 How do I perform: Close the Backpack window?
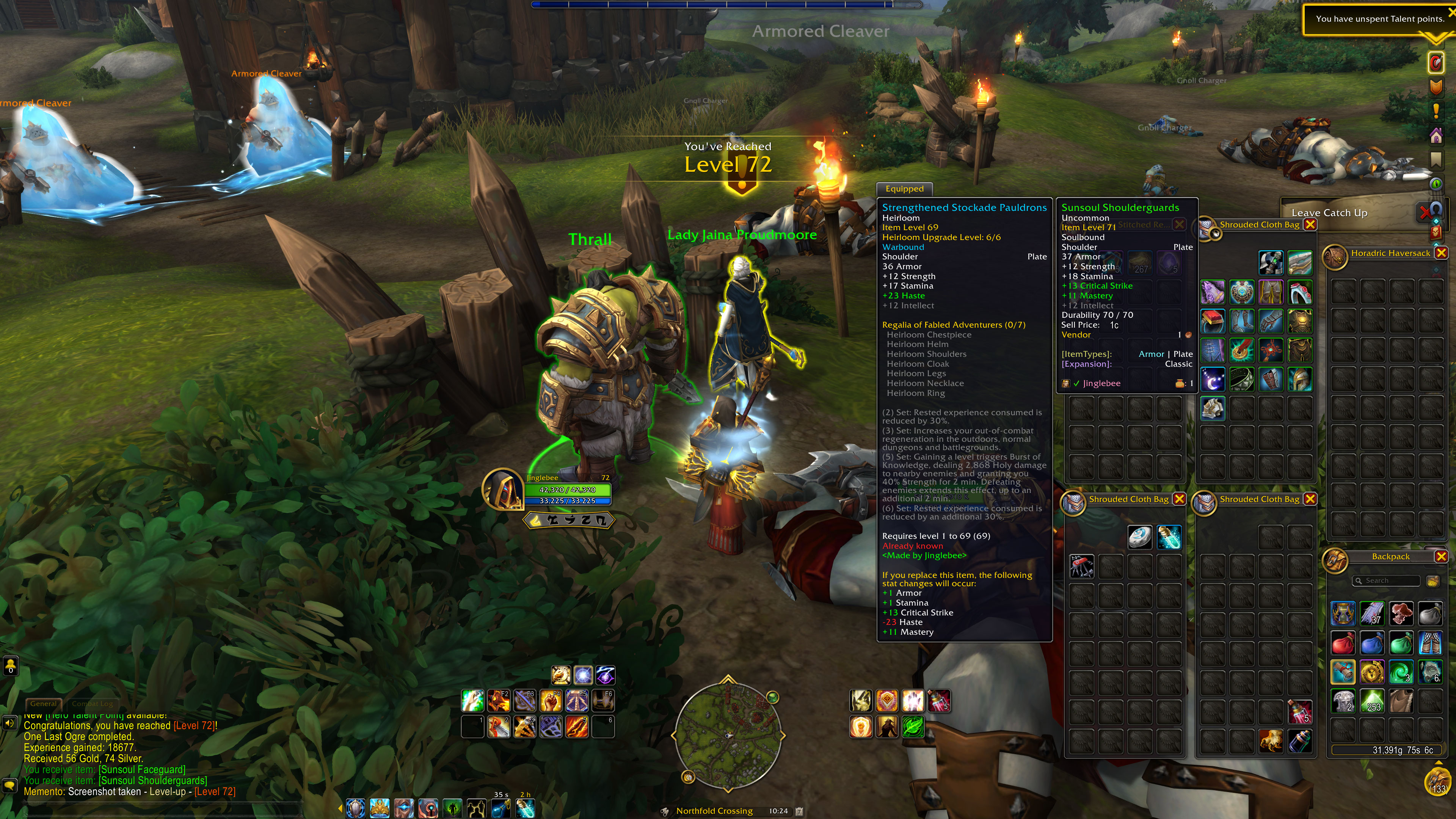click(1441, 557)
